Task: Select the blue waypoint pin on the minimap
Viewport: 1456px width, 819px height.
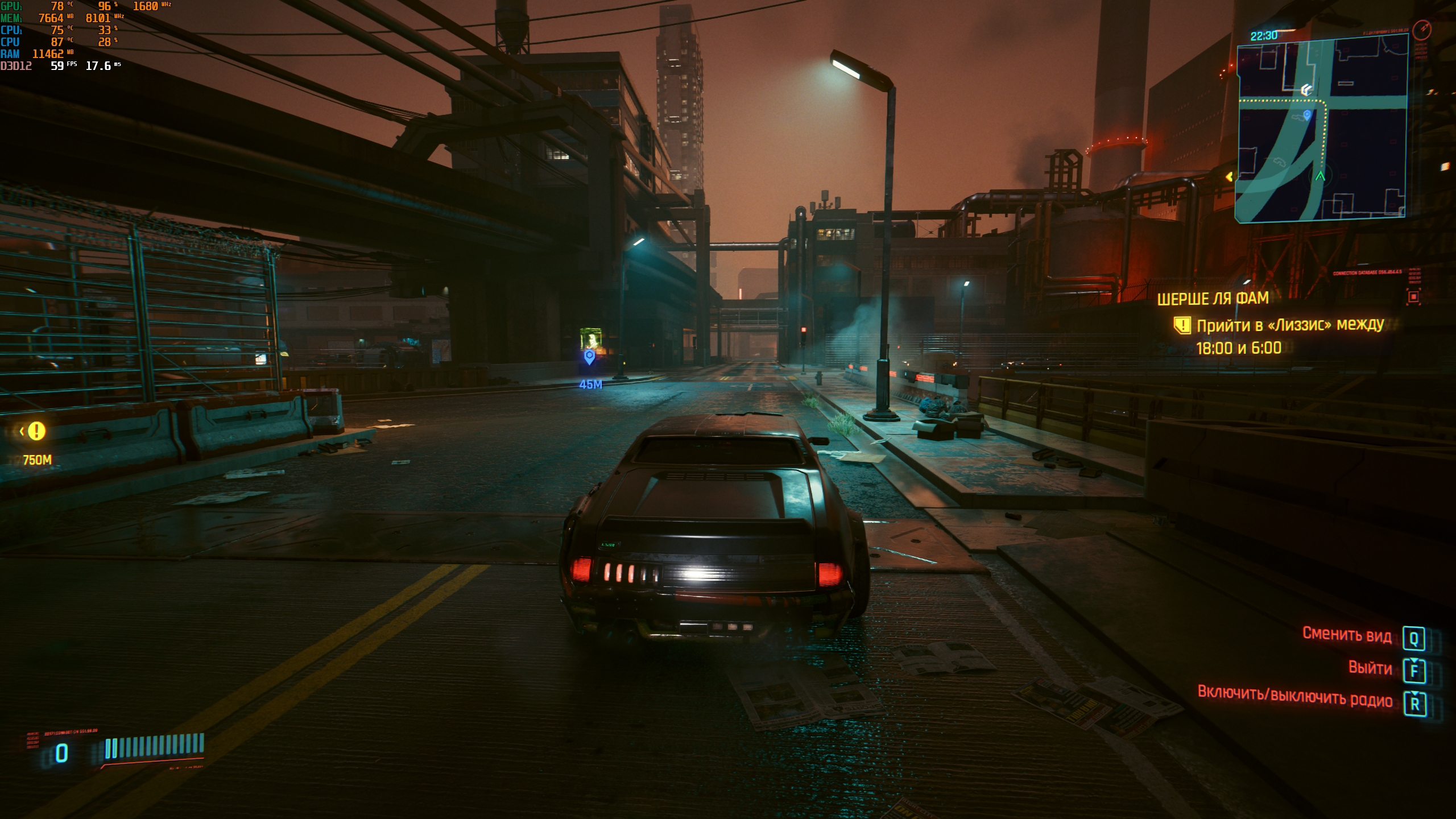Action: 1307,115
